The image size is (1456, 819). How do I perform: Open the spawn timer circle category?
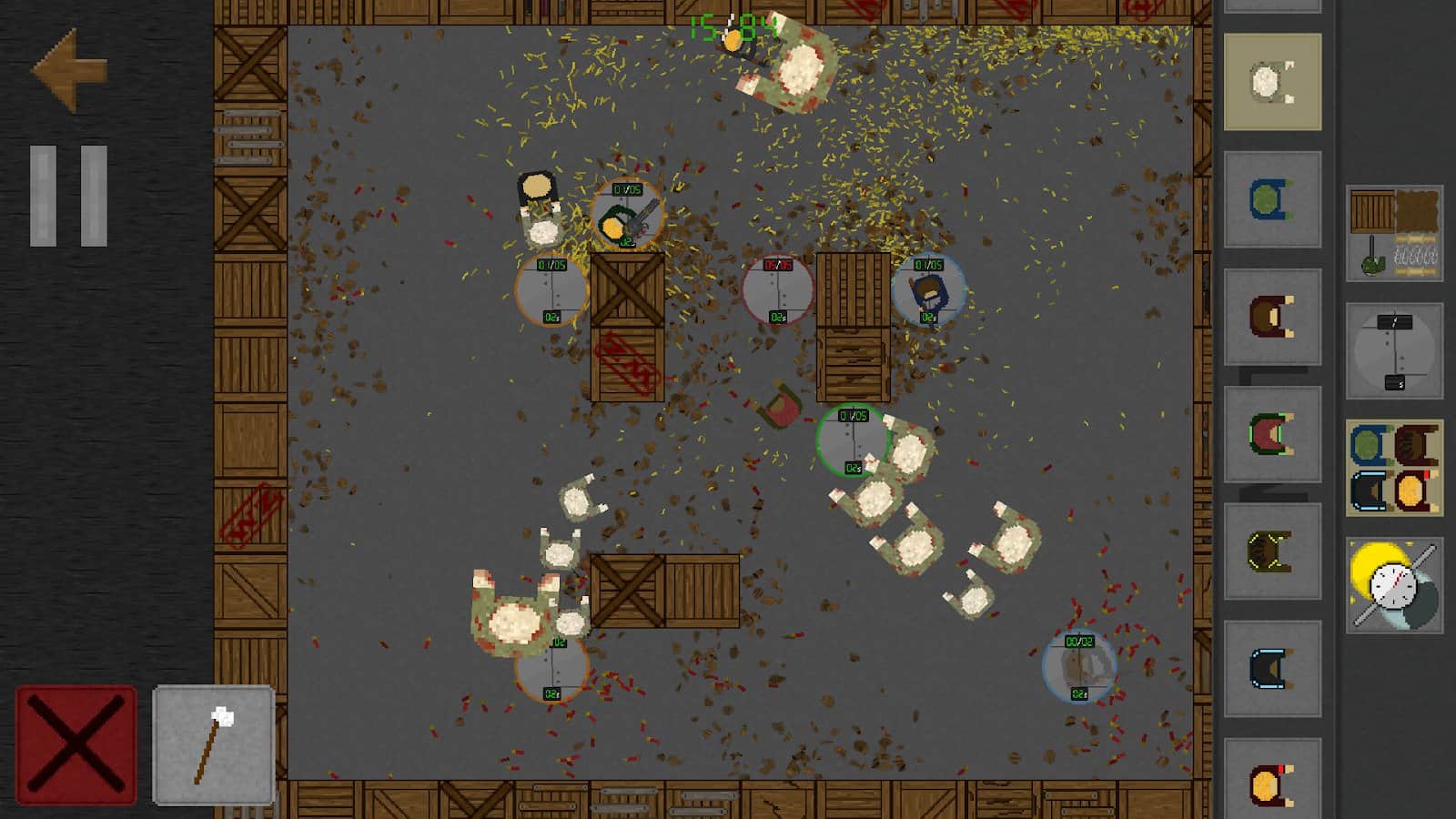[1394, 351]
